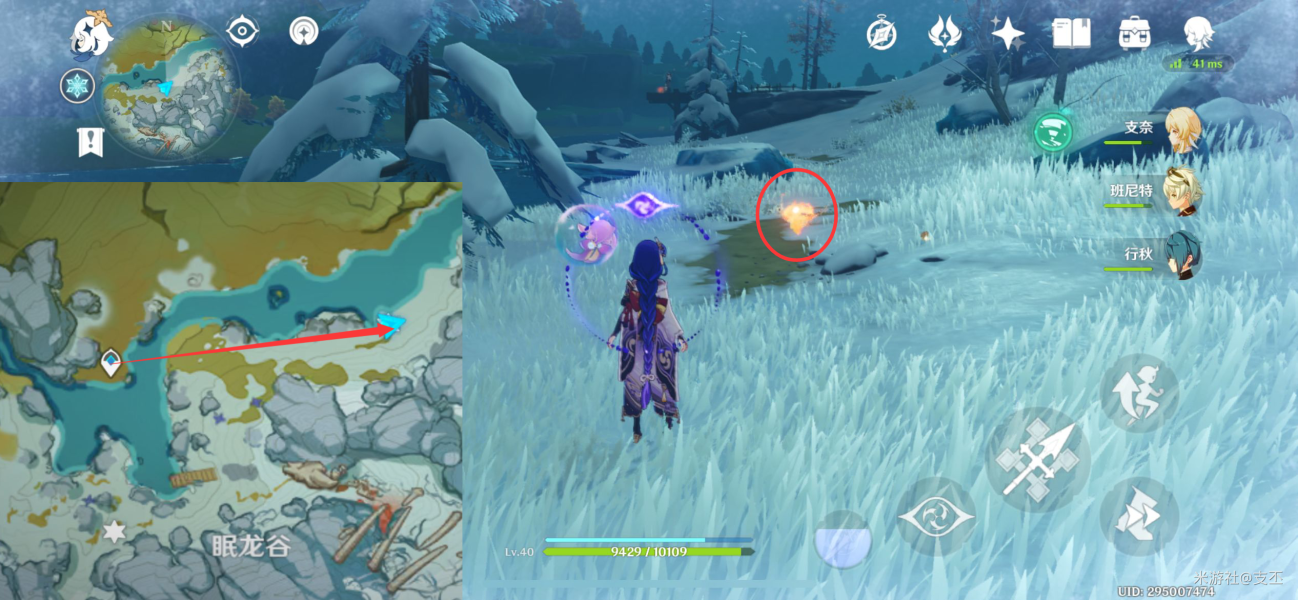The height and width of the screenshot is (600, 1298).
Task: Tap the green circular icon beside 支奈
Action: point(1052,130)
